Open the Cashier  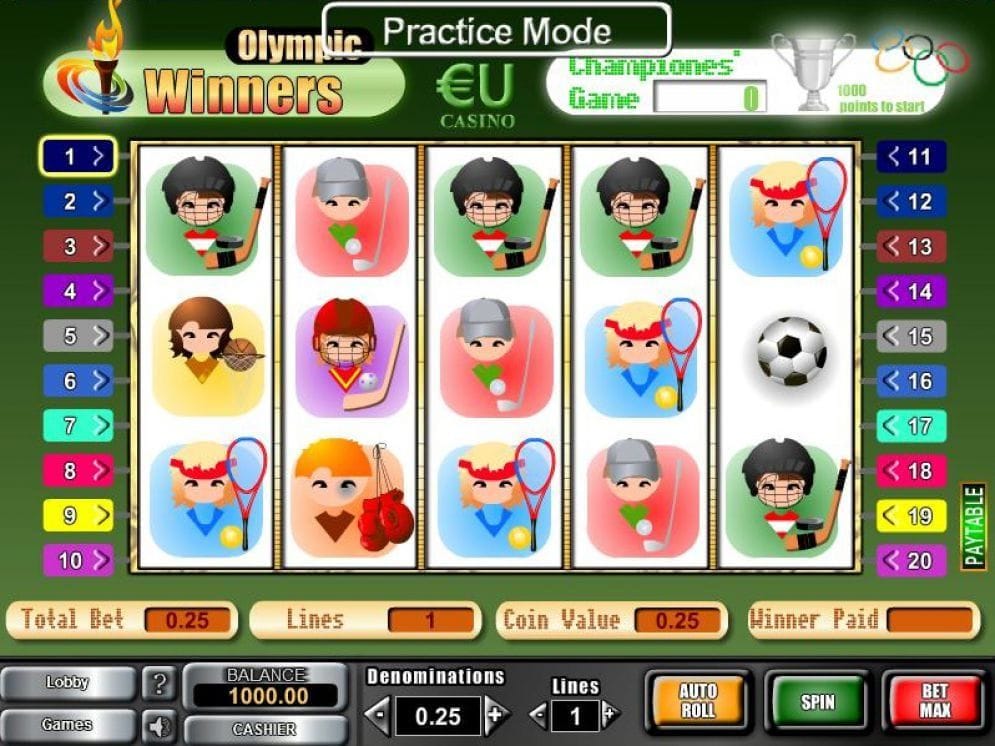(264, 729)
